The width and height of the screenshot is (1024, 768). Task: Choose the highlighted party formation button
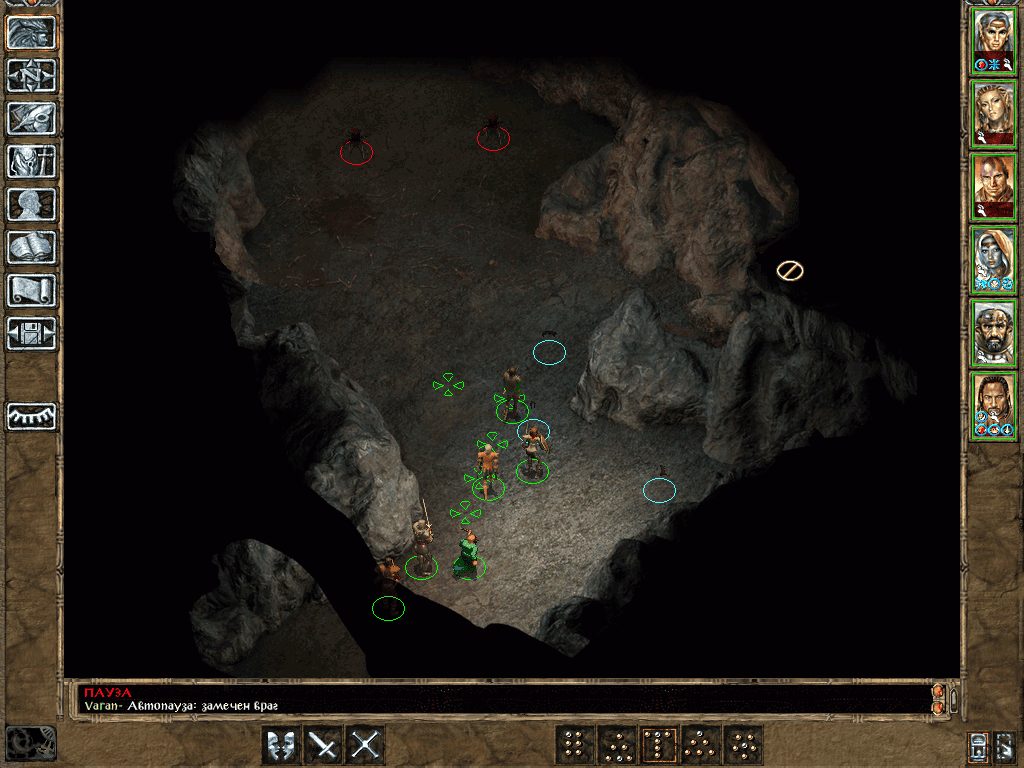(x=659, y=745)
